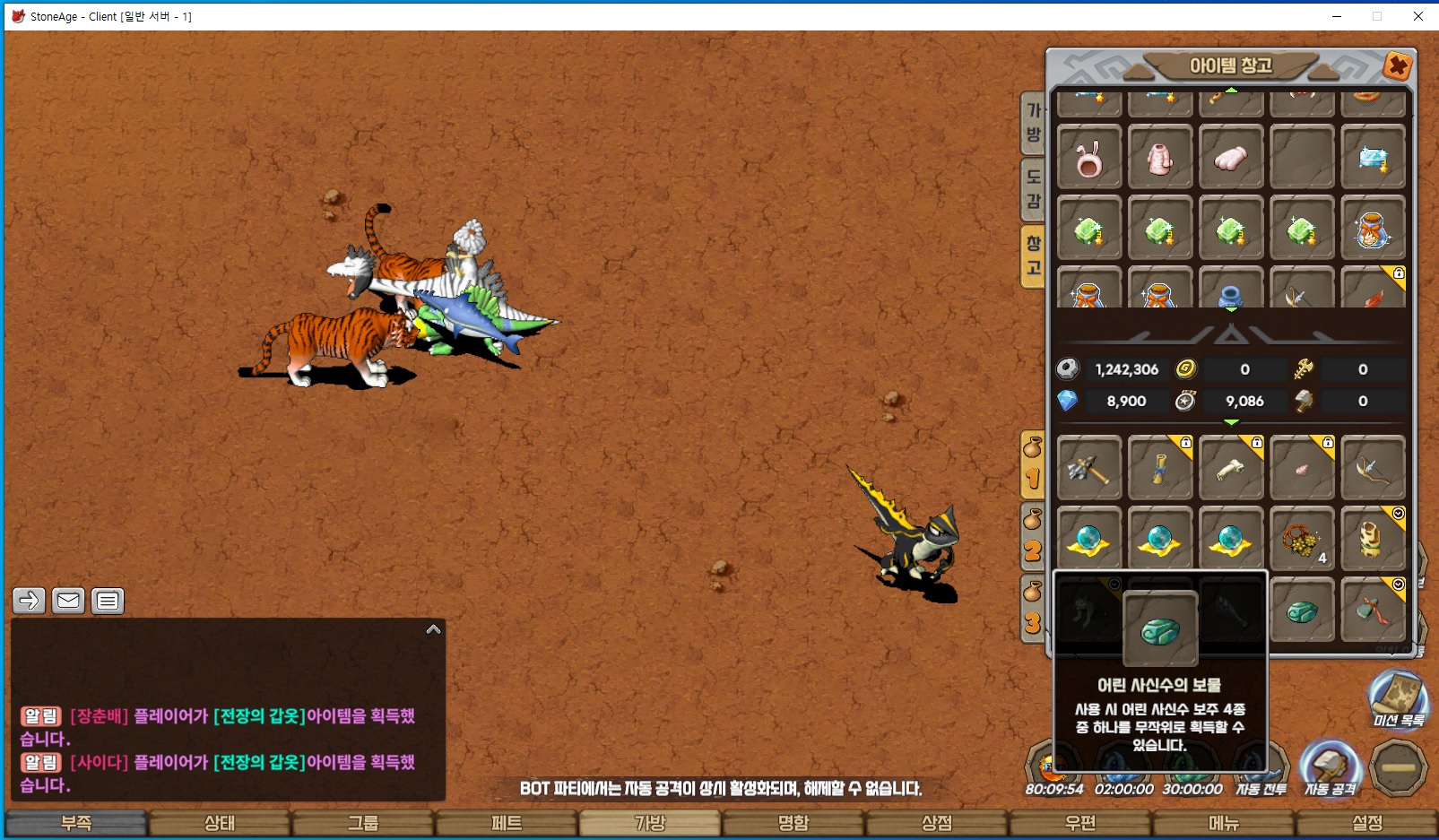
Task: Open the 설정 settings menu
Action: tap(1367, 823)
